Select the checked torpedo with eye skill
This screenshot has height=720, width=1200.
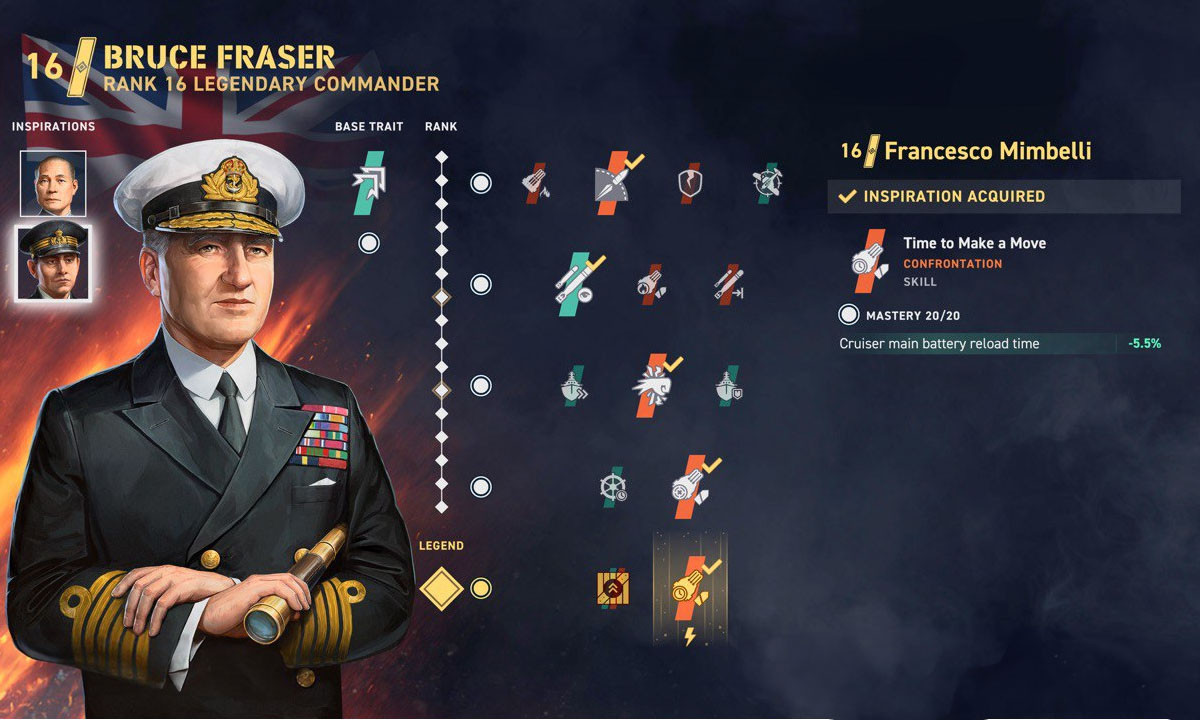(577, 284)
